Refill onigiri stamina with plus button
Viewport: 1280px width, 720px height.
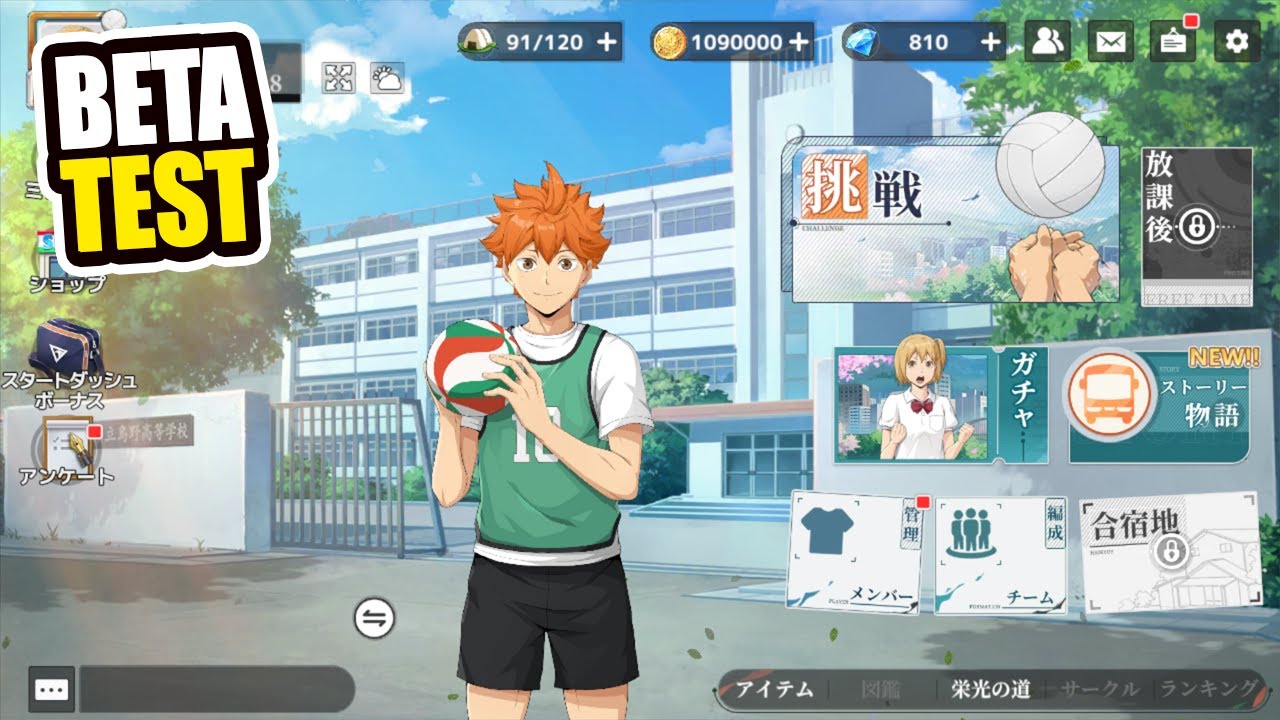point(606,42)
